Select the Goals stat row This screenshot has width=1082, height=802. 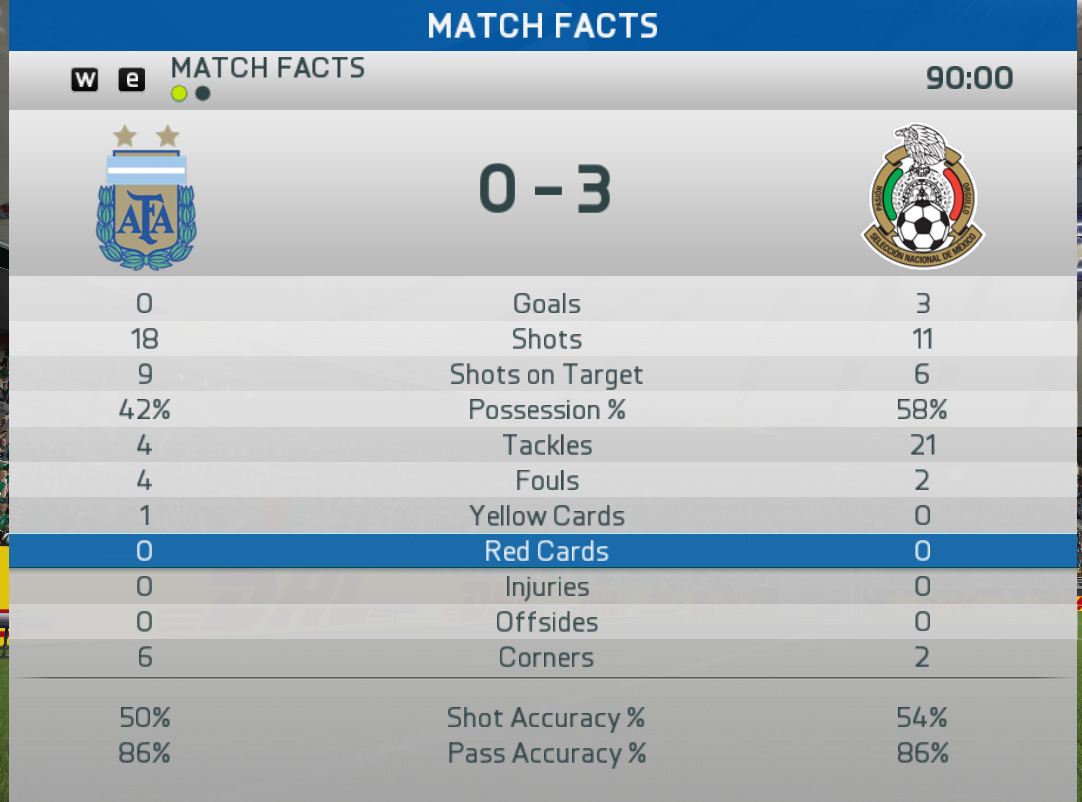coord(546,304)
